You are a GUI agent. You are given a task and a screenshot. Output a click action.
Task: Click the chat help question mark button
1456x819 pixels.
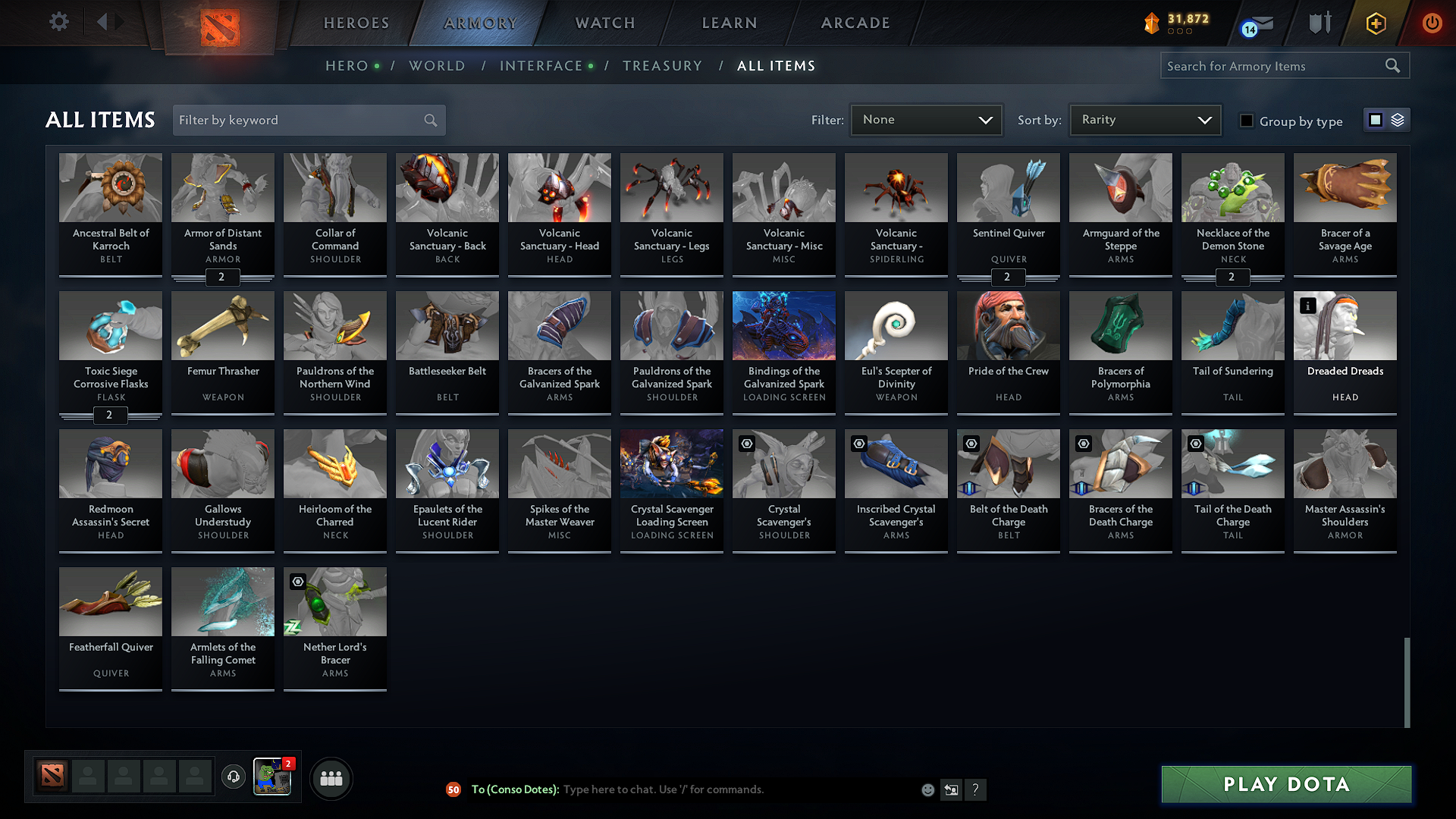point(976,789)
